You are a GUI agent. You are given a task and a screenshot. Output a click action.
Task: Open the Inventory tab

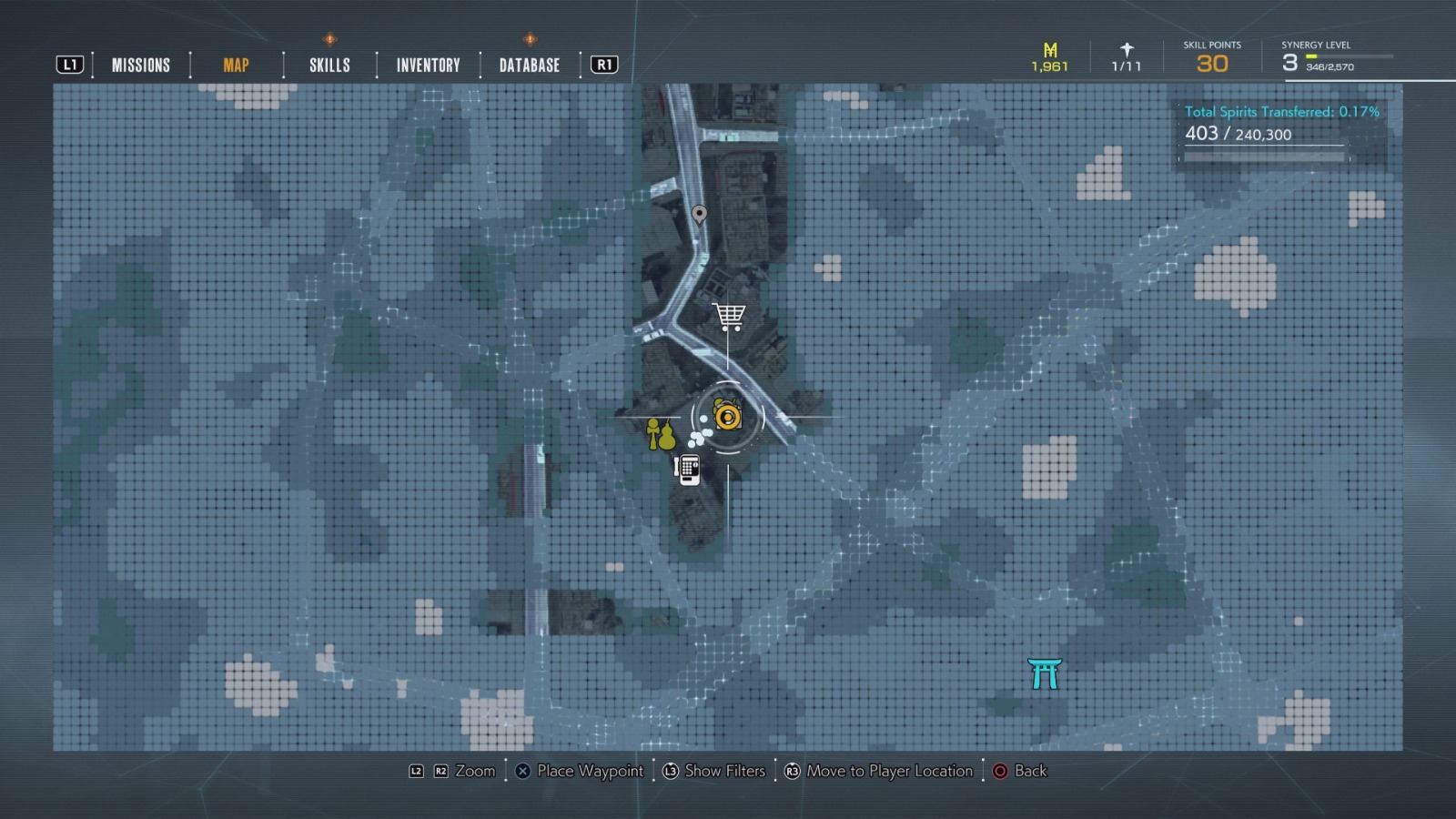pyautogui.click(x=426, y=65)
